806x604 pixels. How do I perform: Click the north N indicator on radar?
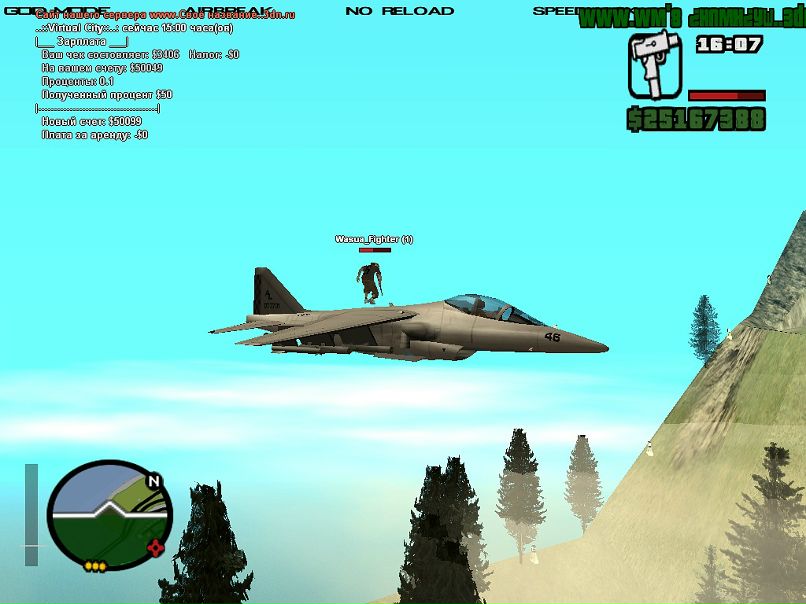153,481
